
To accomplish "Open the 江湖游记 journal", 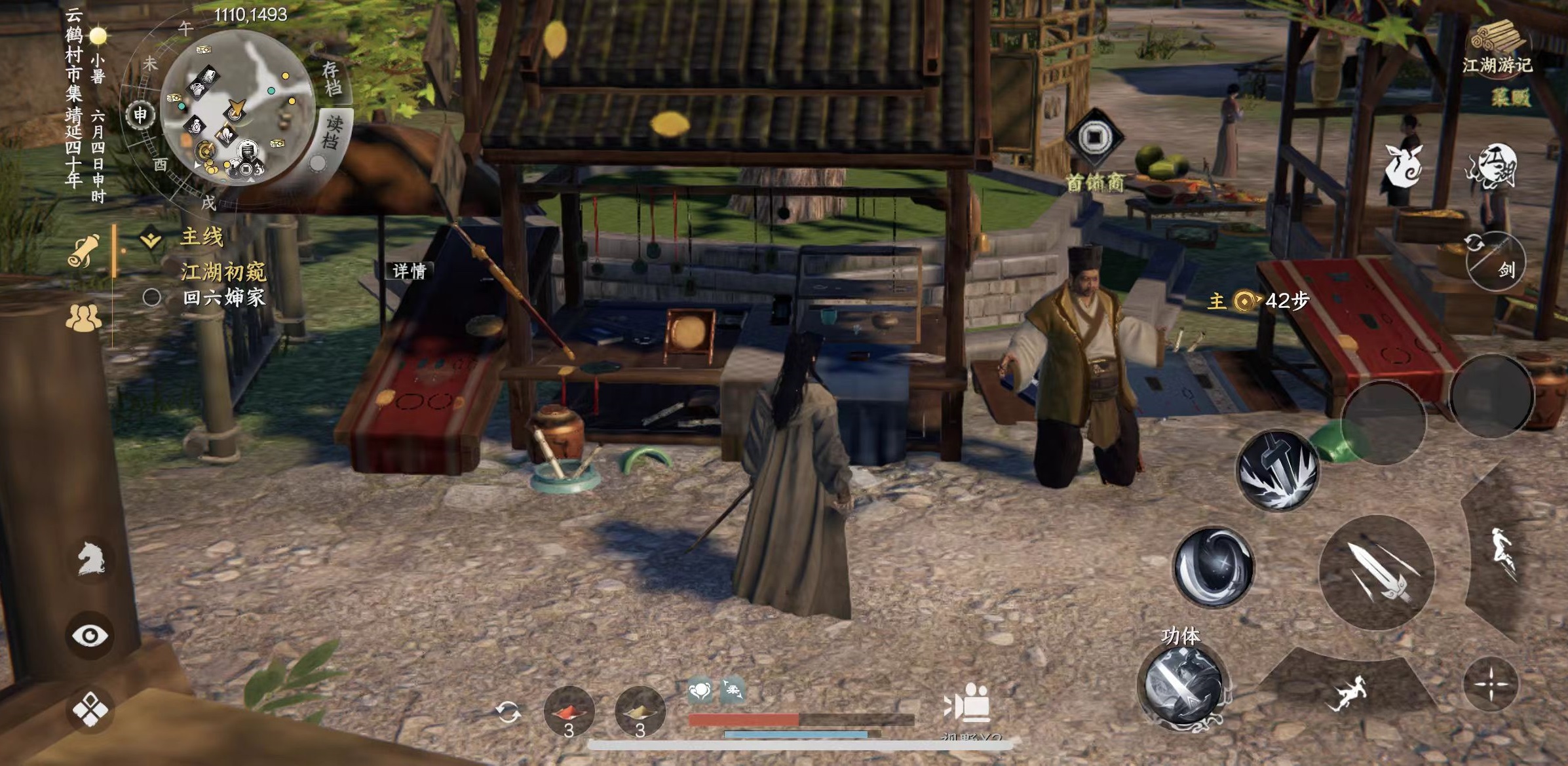I will pyautogui.click(x=1497, y=47).
